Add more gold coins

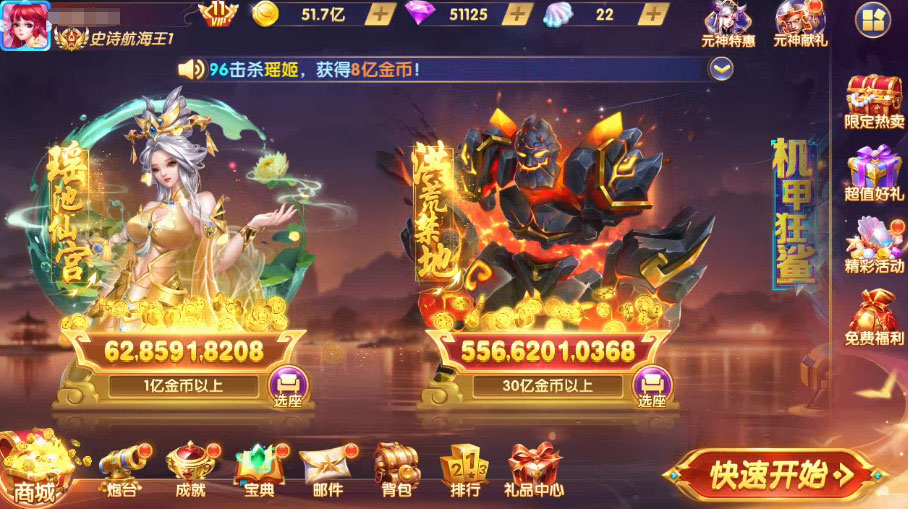point(380,14)
